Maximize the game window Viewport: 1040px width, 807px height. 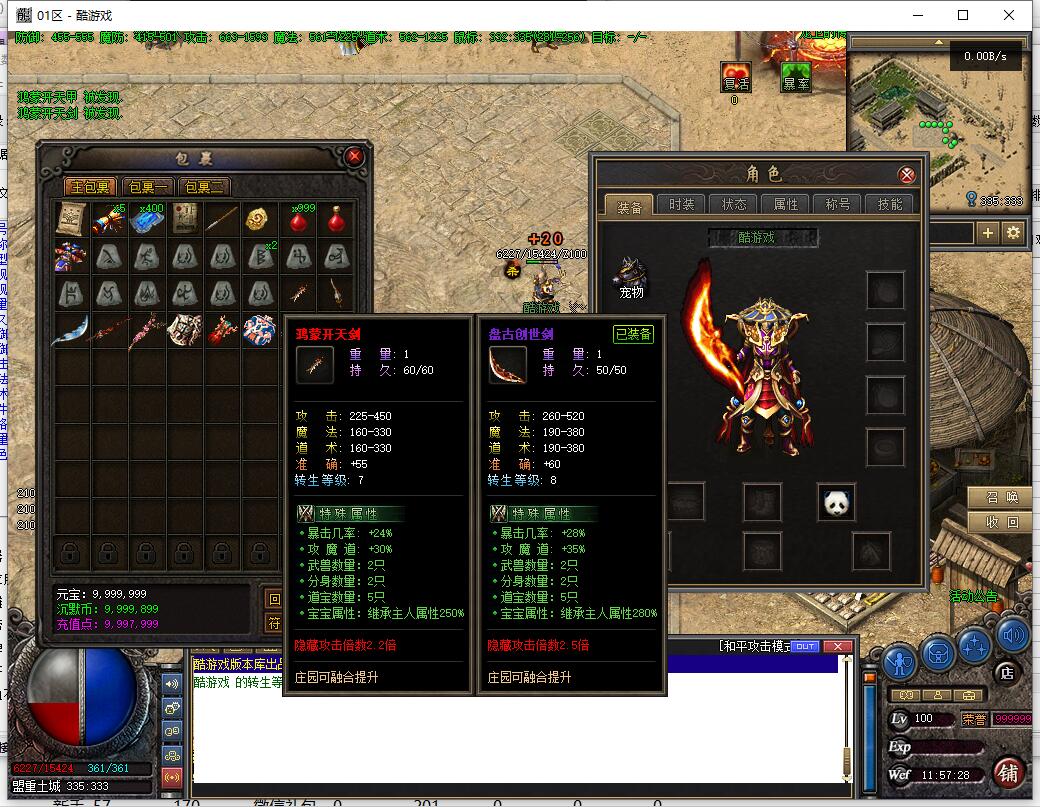click(963, 15)
